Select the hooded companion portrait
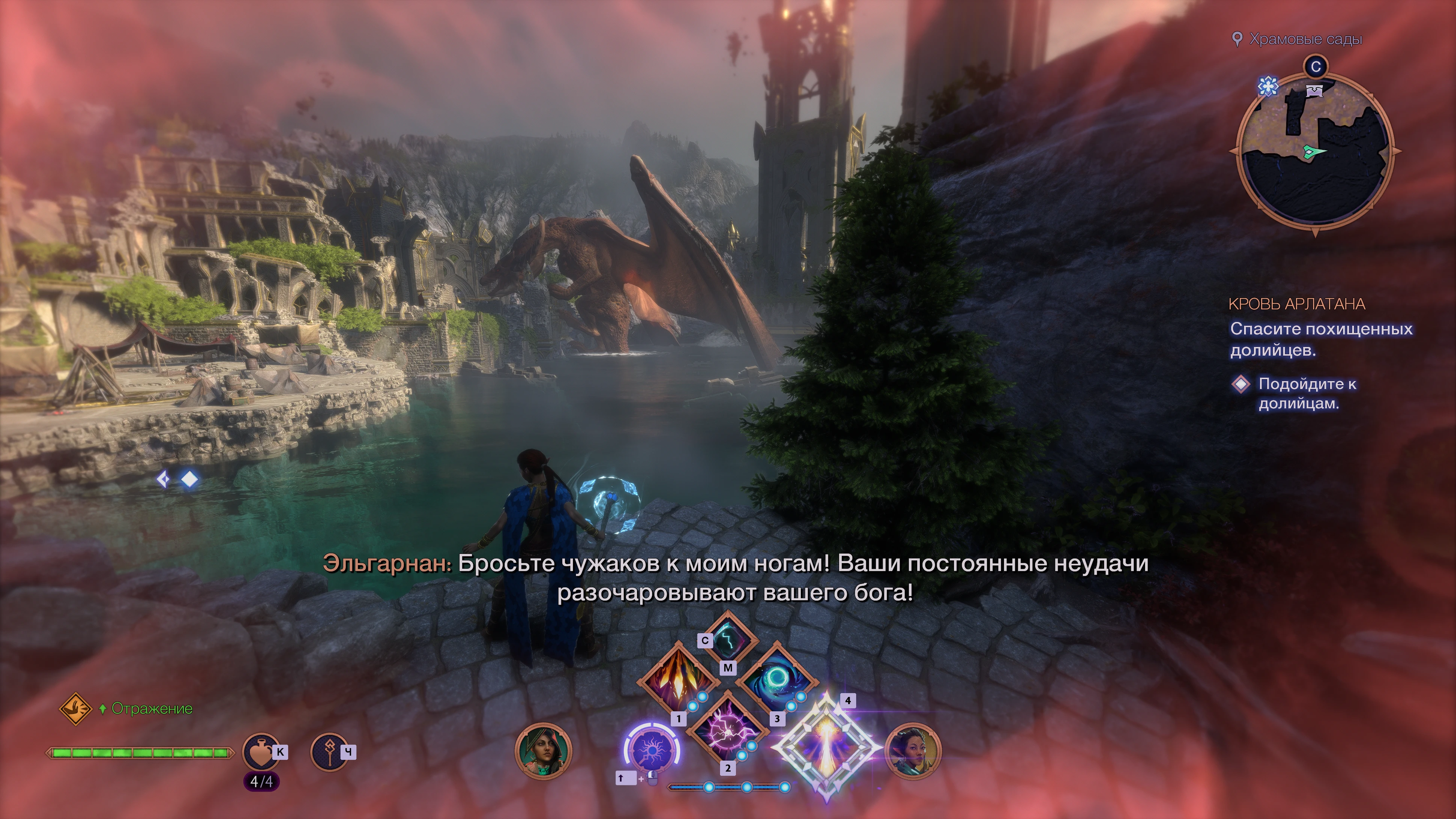Screen dimensions: 1456x819 pyautogui.click(x=543, y=751)
